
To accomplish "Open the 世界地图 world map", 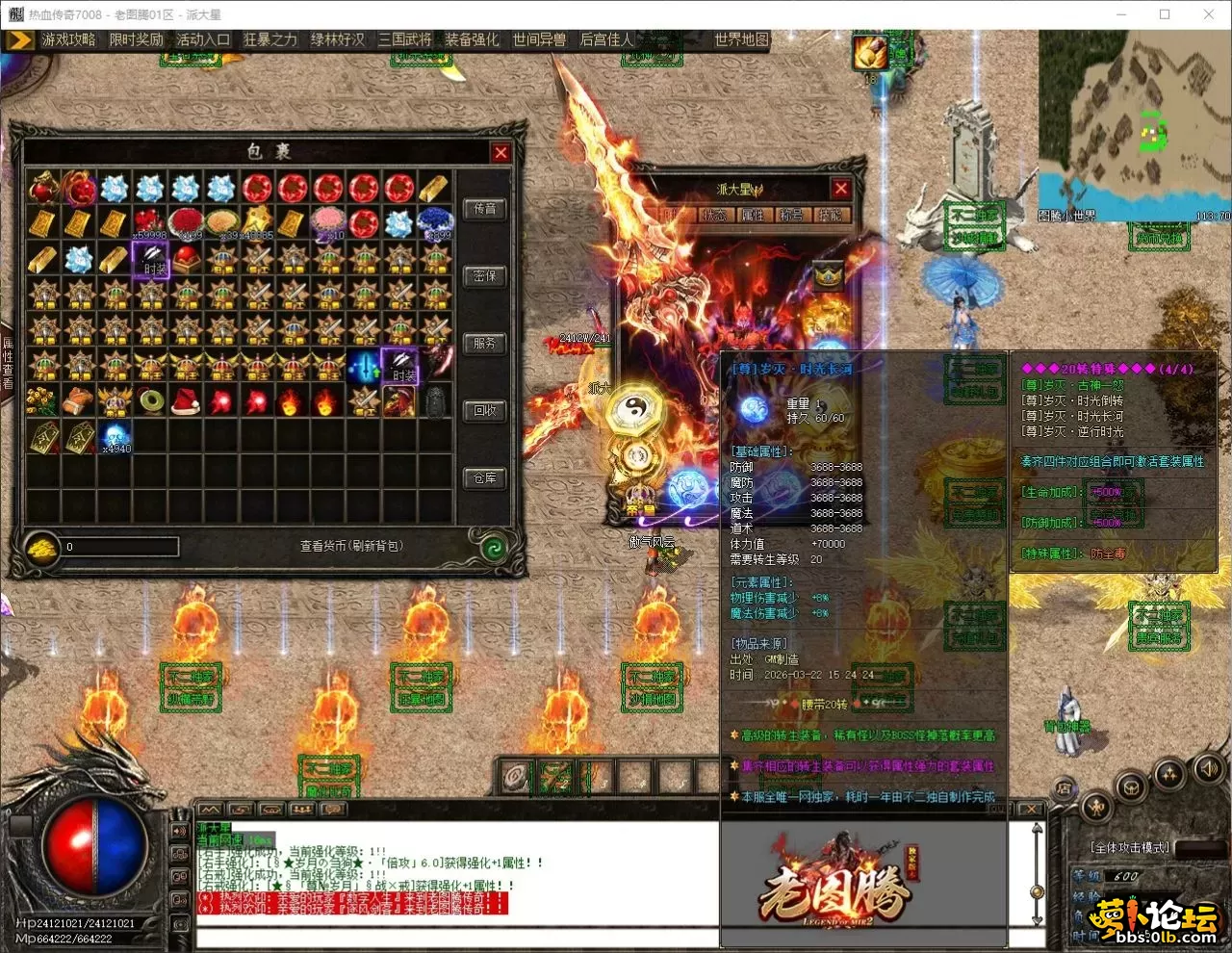I will [741, 39].
